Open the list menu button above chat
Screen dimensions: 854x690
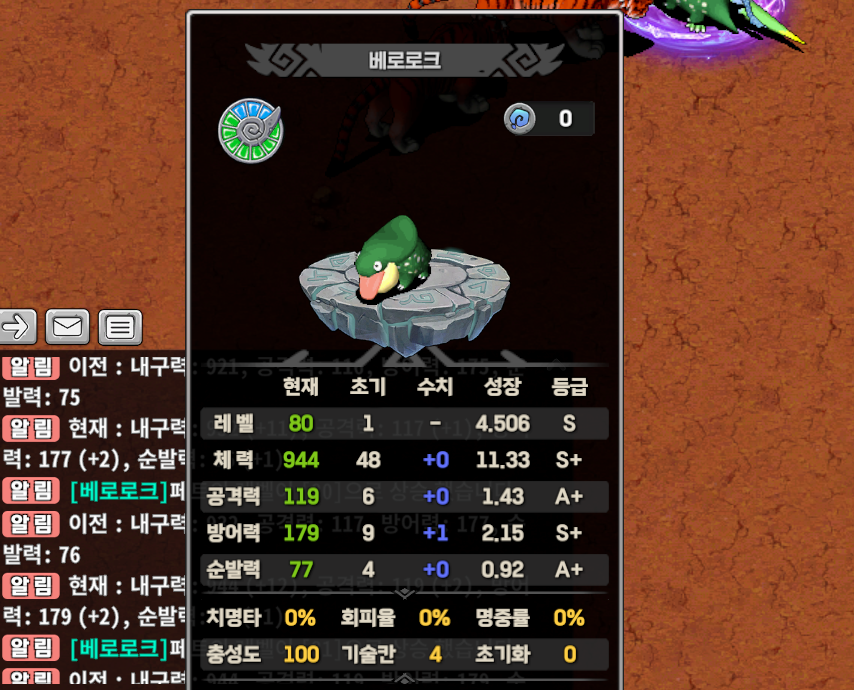click(120, 326)
